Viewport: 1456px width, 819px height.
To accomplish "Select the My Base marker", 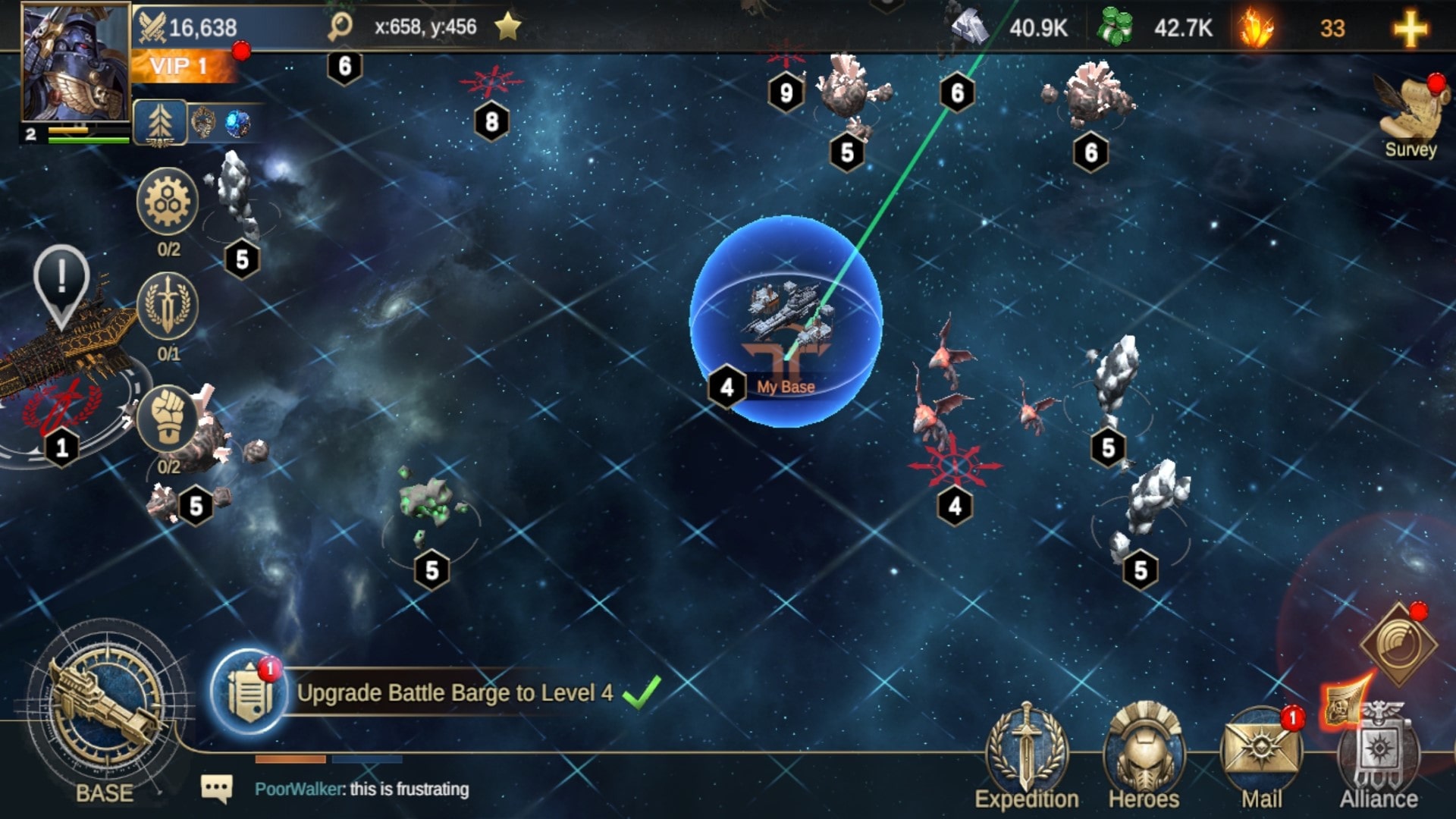I will 786,322.
